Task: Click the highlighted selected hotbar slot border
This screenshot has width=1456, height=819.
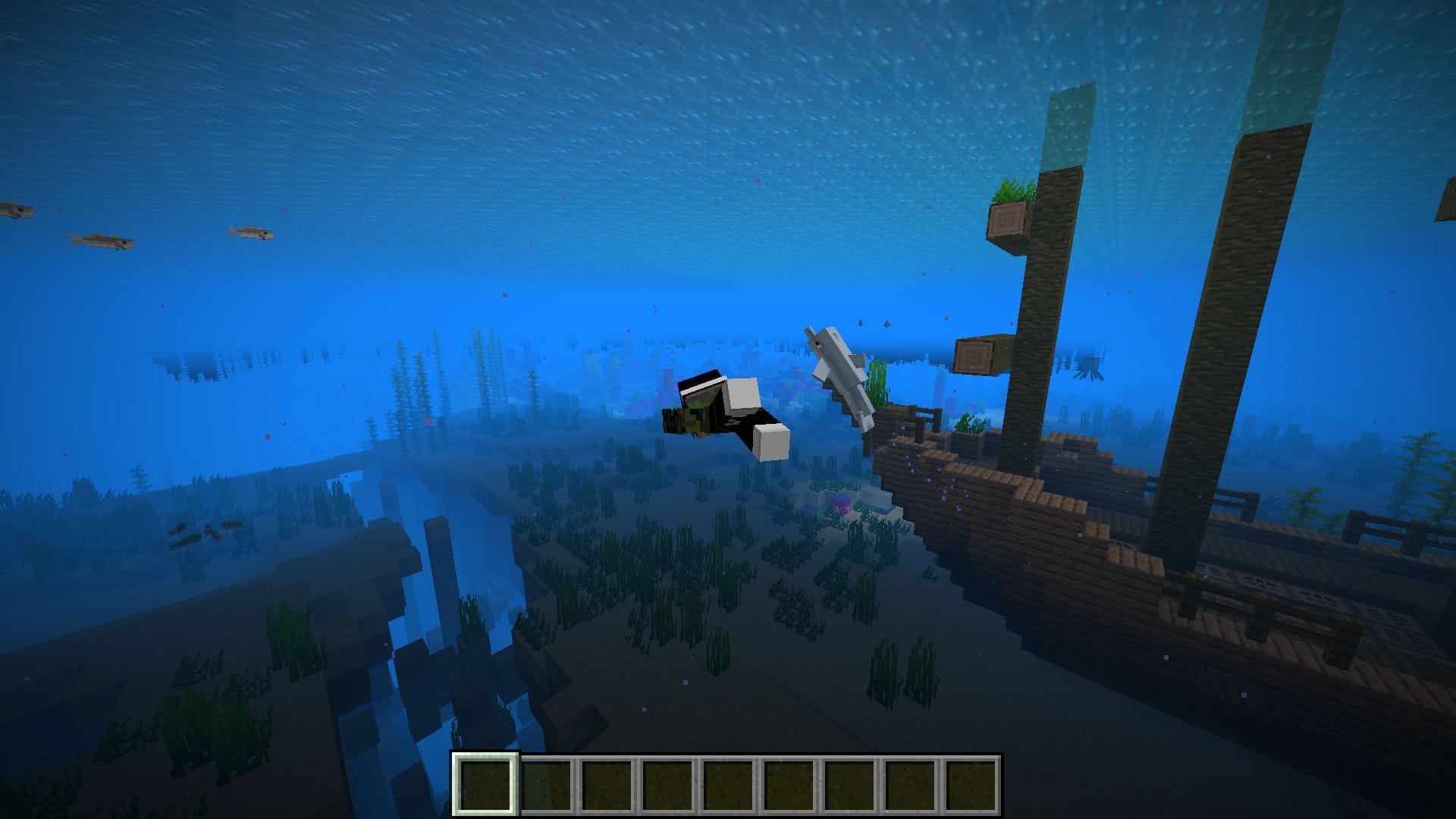Action: click(485, 781)
